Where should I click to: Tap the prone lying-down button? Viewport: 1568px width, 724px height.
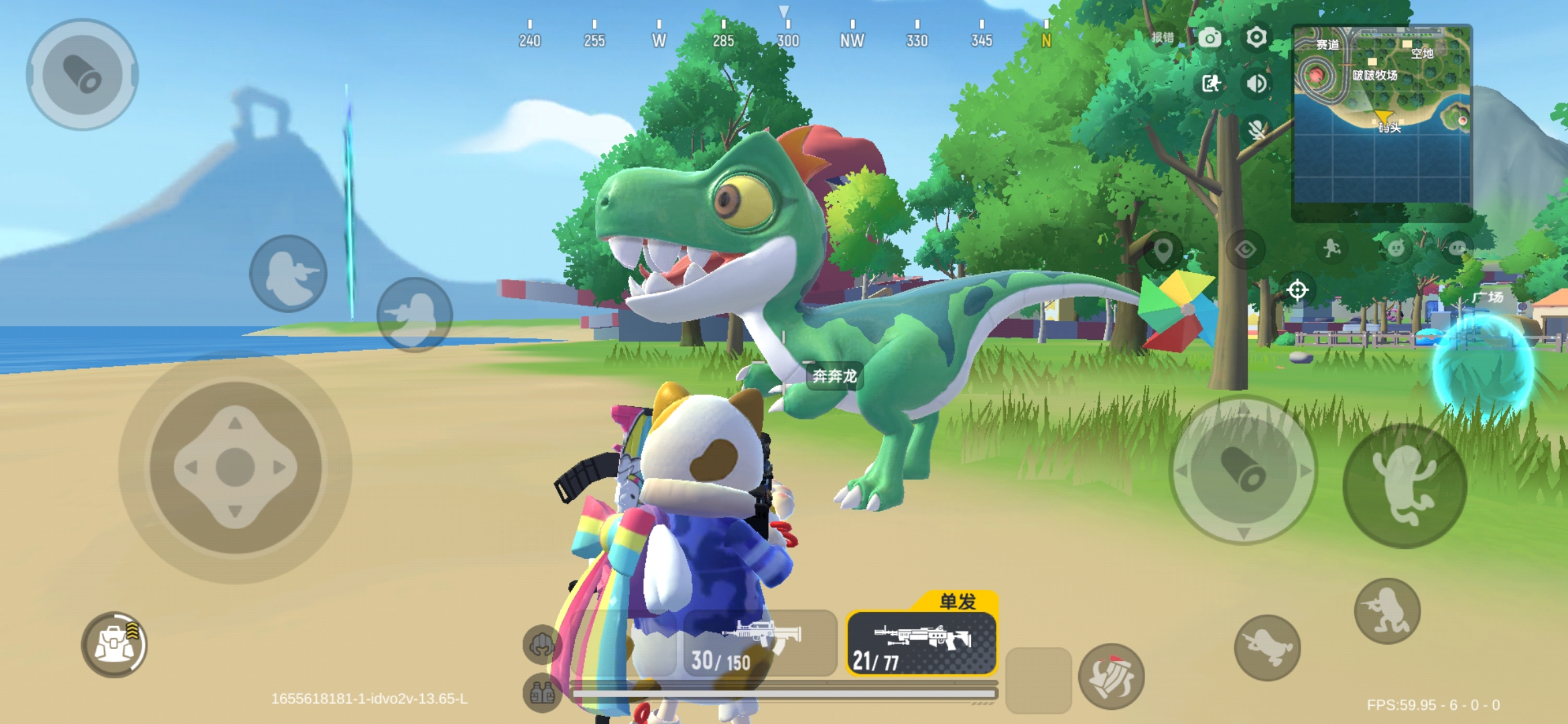(x=1267, y=648)
